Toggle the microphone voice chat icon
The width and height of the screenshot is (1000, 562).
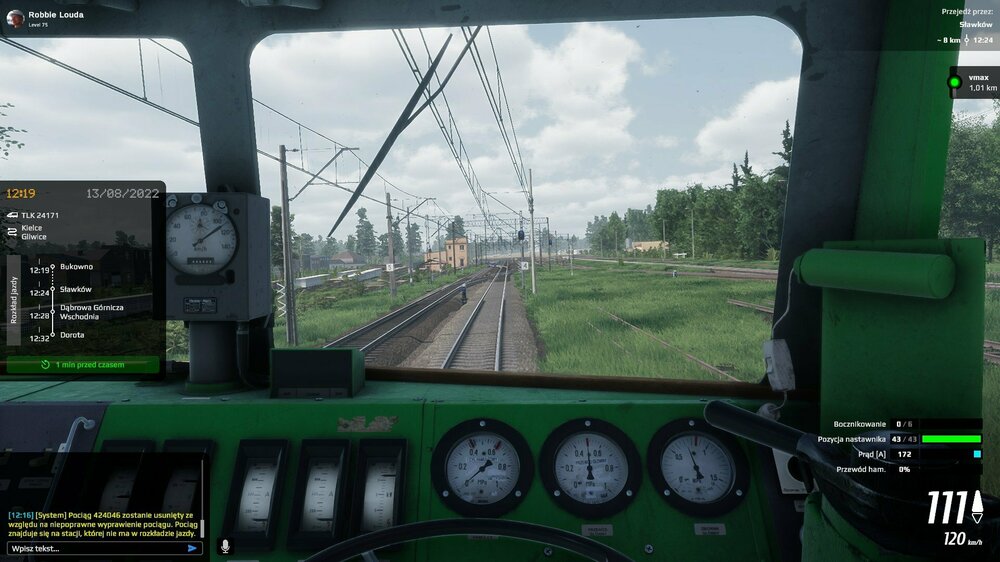coord(225,546)
